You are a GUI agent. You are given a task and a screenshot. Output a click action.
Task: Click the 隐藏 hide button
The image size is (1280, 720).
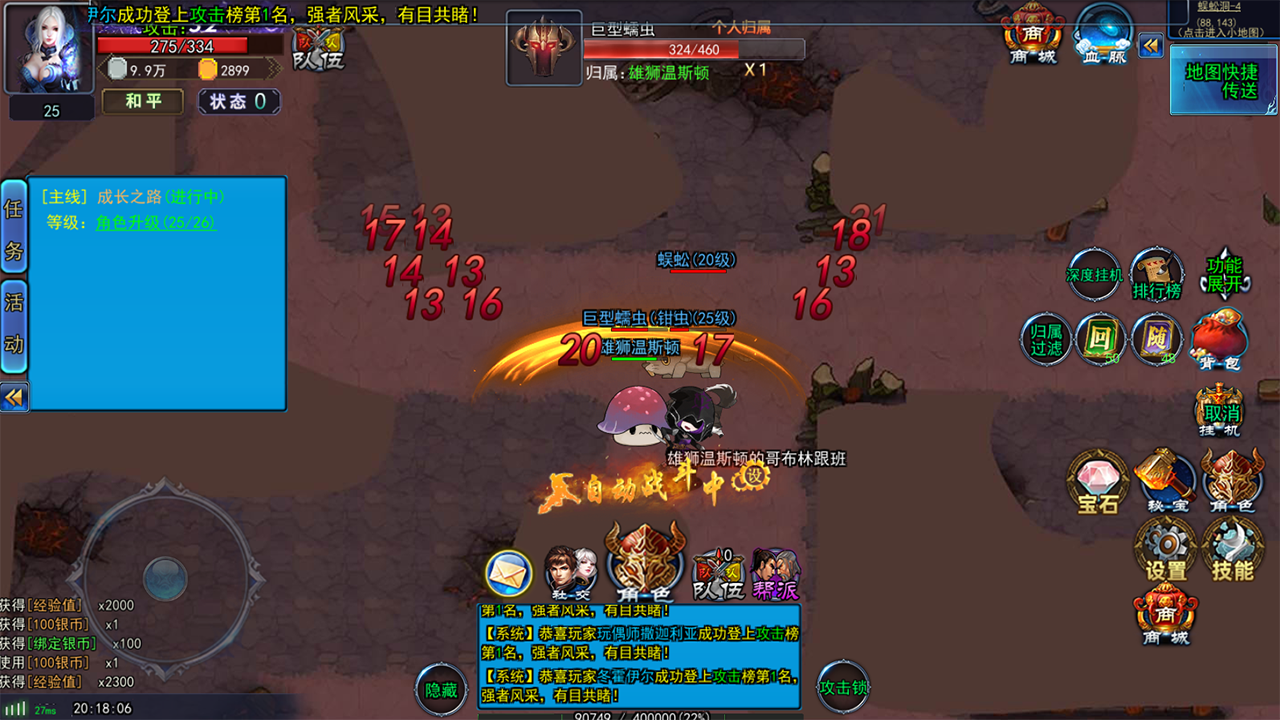(x=441, y=689)
